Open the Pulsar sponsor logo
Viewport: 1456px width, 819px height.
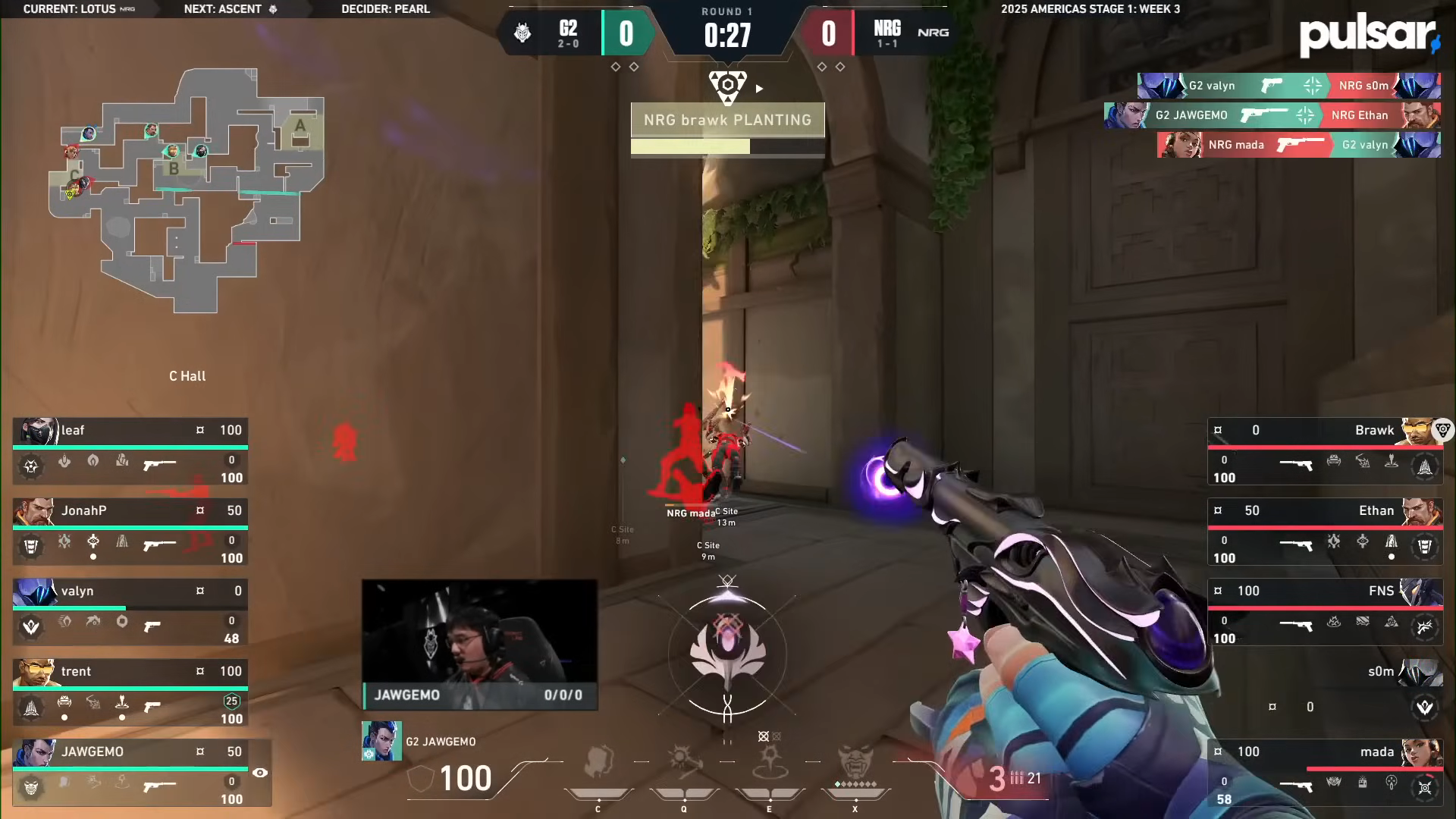pyautogui.click(x=1368, y=35)
